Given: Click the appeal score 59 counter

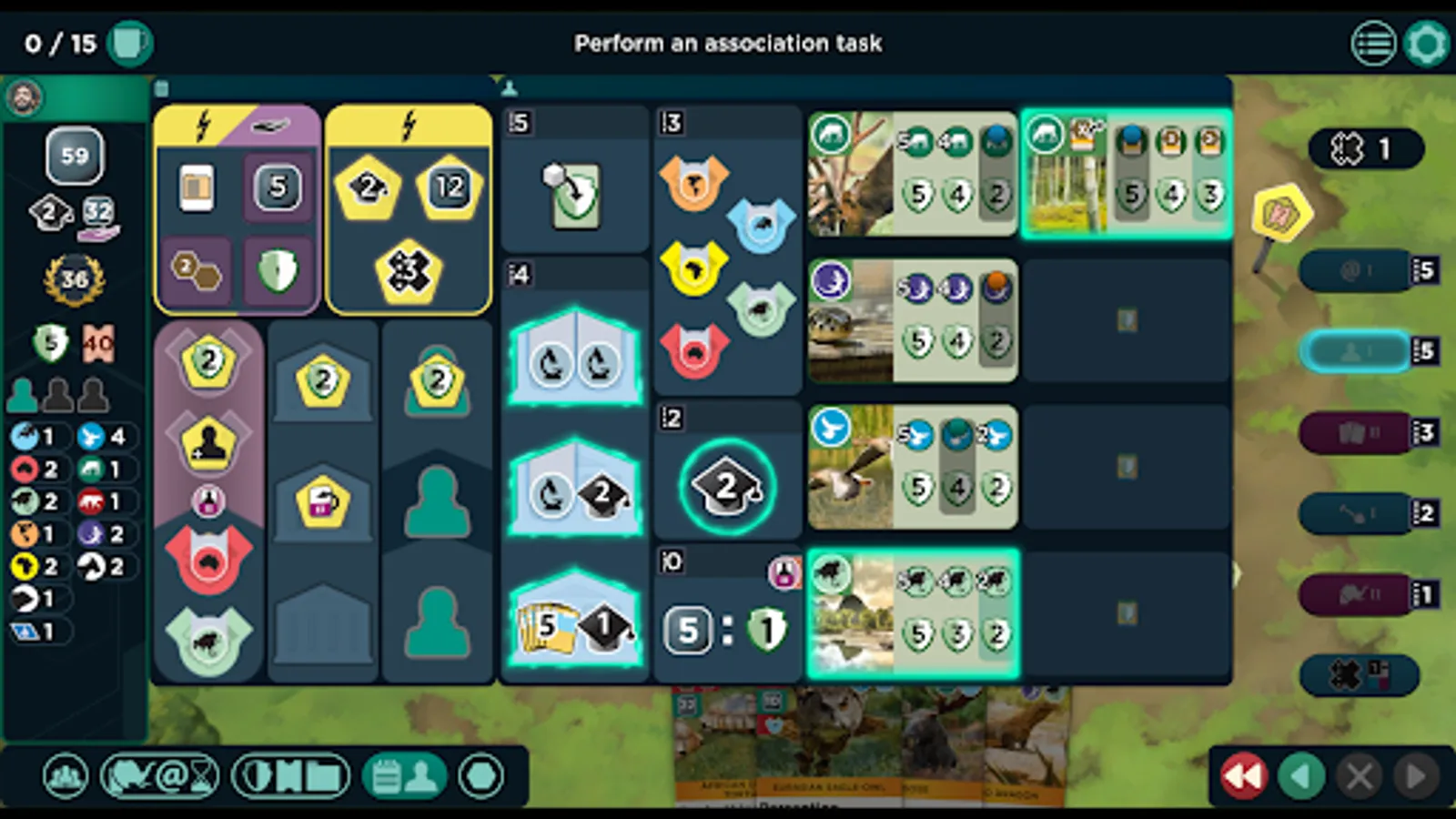Looking at the screenshot, I should pyautogui.click(x=74, y=156).
